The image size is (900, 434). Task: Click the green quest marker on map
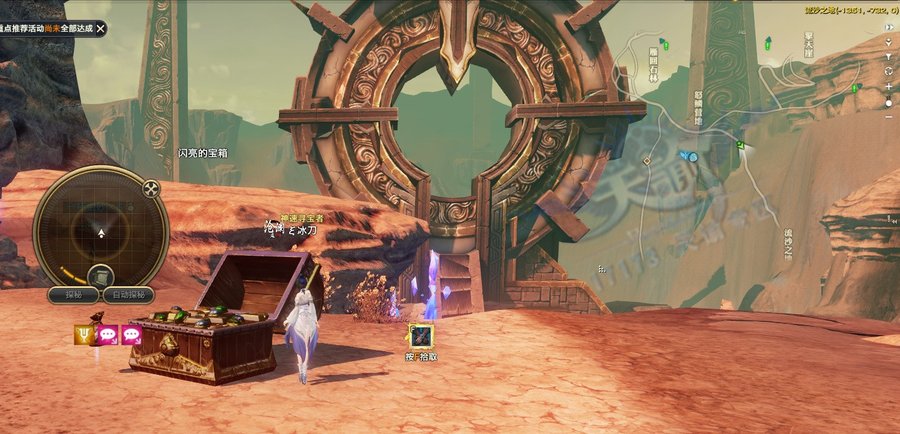pos(740,145)
